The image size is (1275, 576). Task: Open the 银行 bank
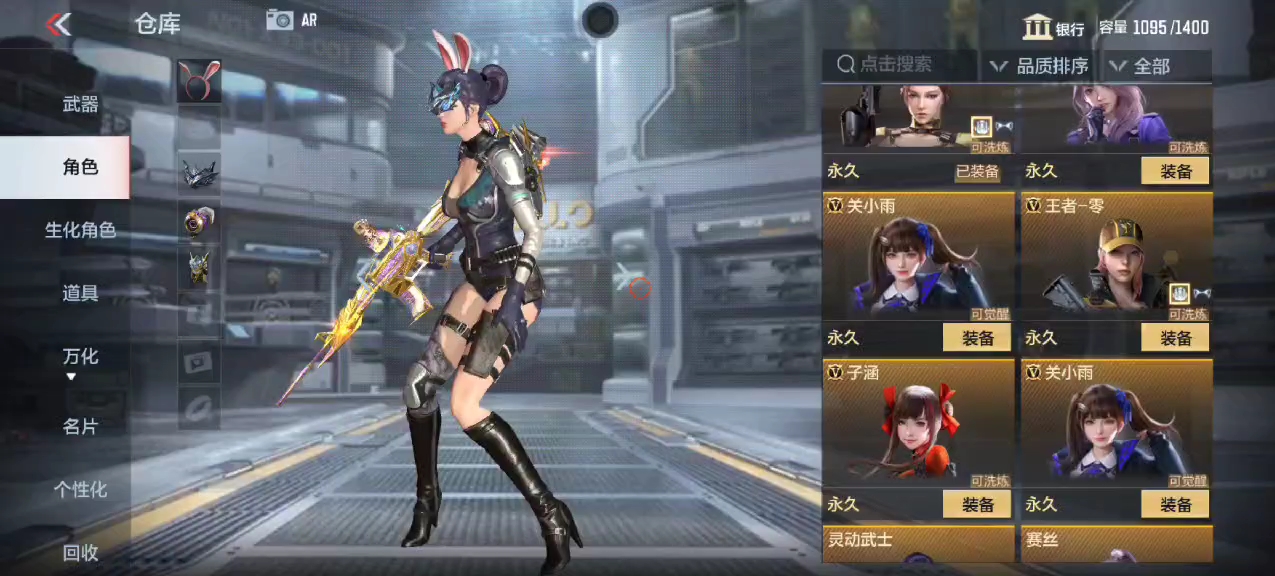click(1054, 28)
